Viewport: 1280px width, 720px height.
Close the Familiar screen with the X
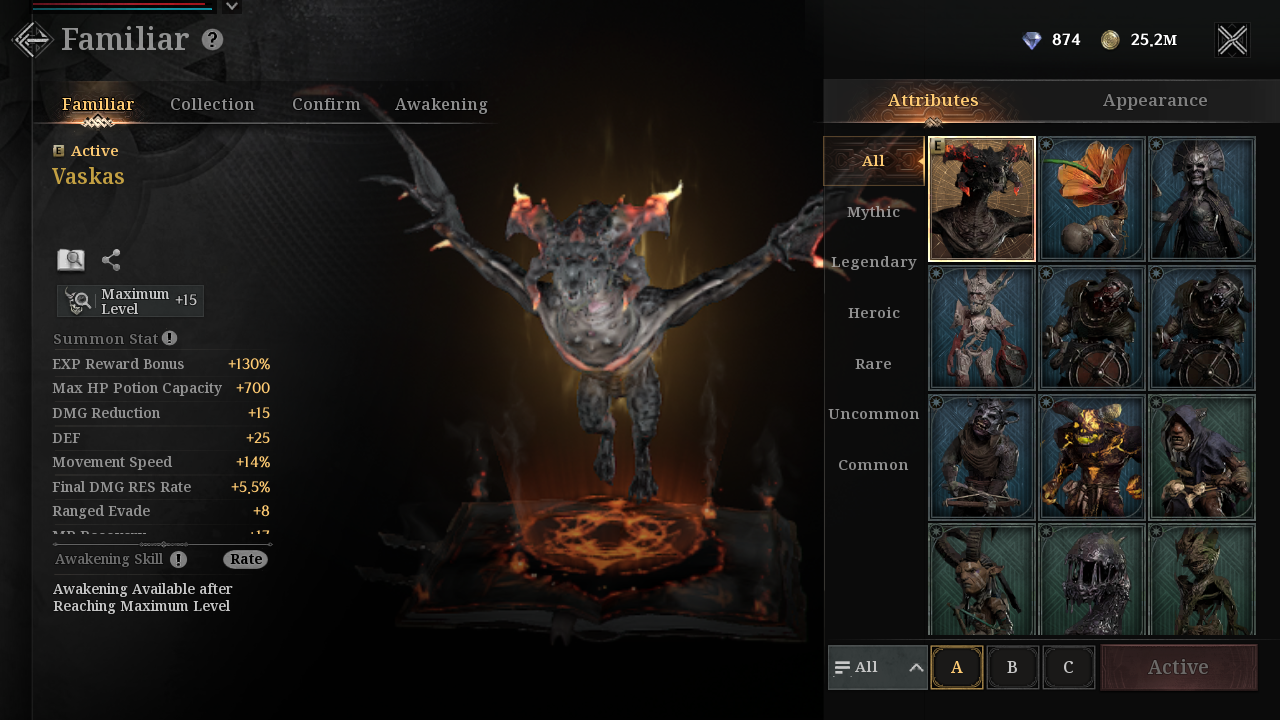coord(1232,40)
